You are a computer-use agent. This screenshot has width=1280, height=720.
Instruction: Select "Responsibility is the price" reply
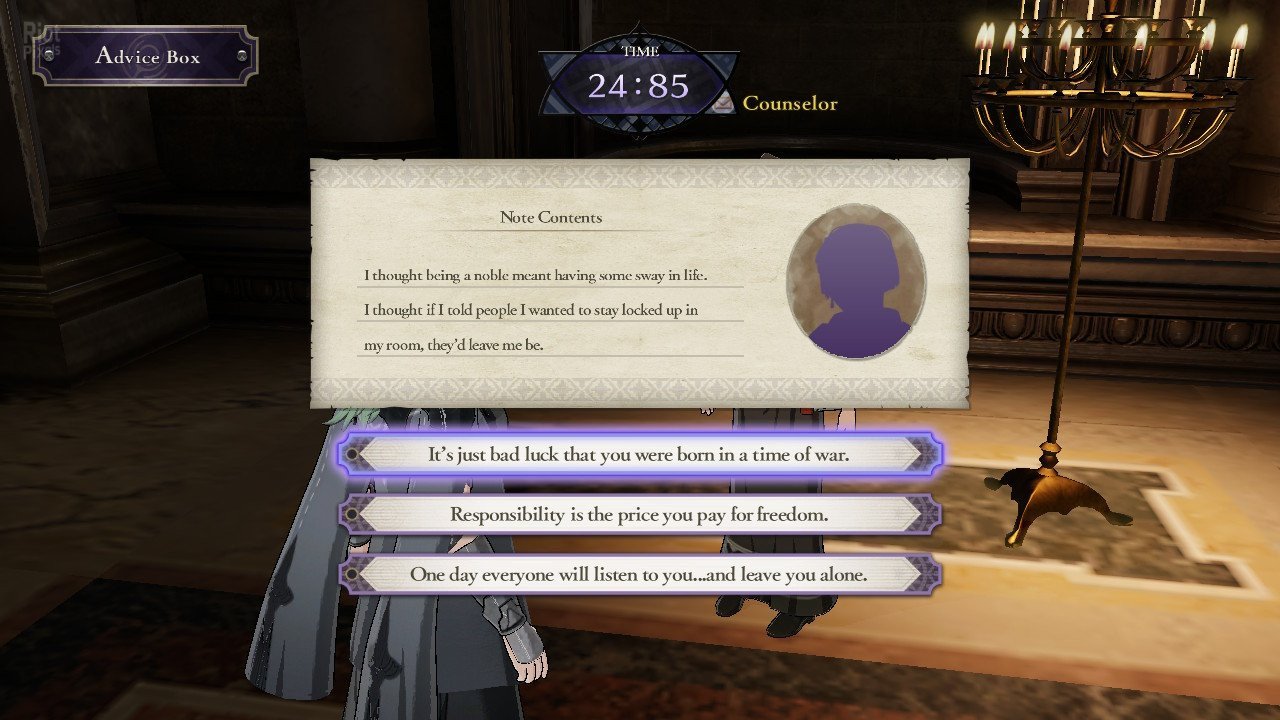tap(640, 515)
